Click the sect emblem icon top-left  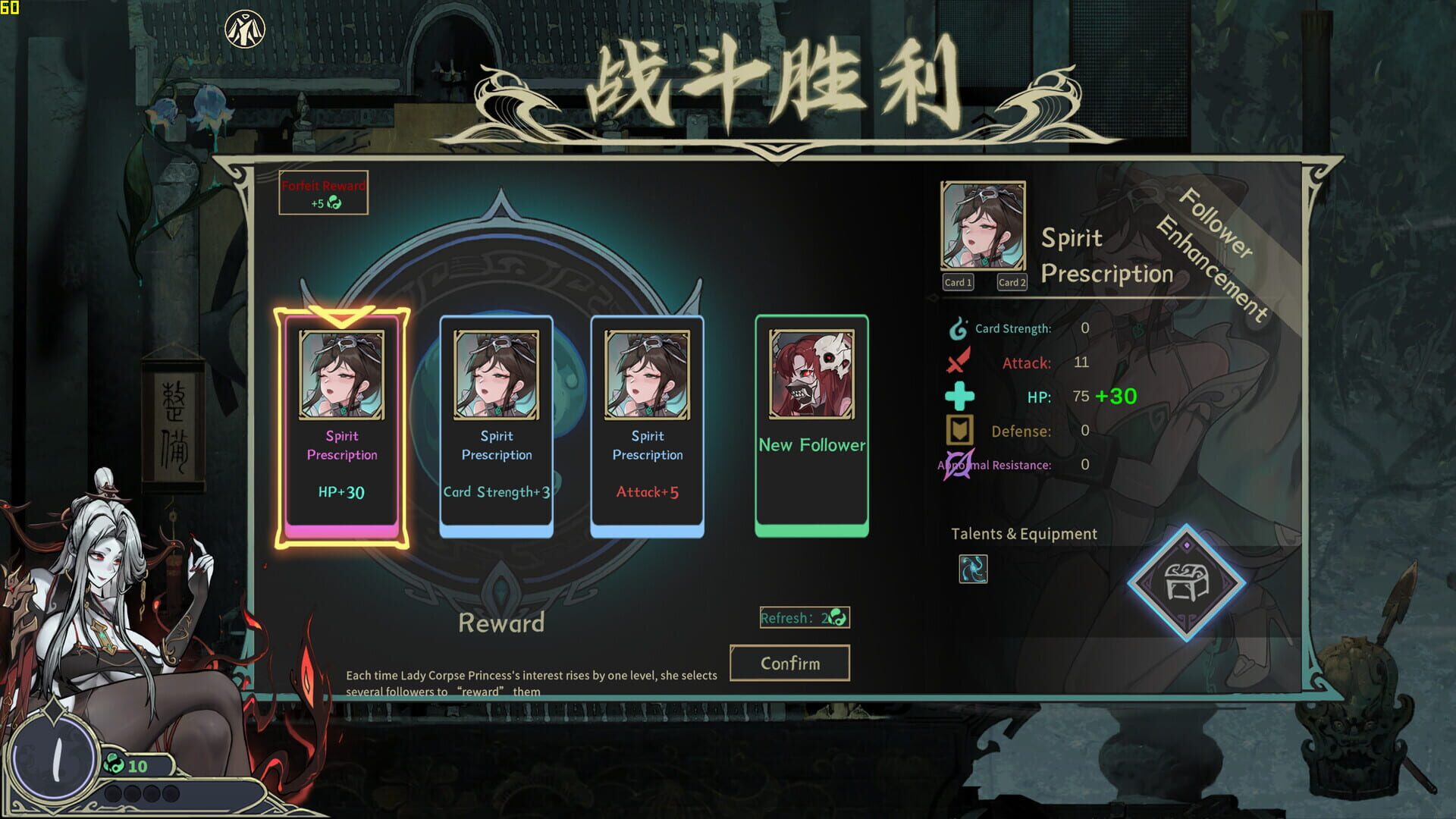[245, 28]
